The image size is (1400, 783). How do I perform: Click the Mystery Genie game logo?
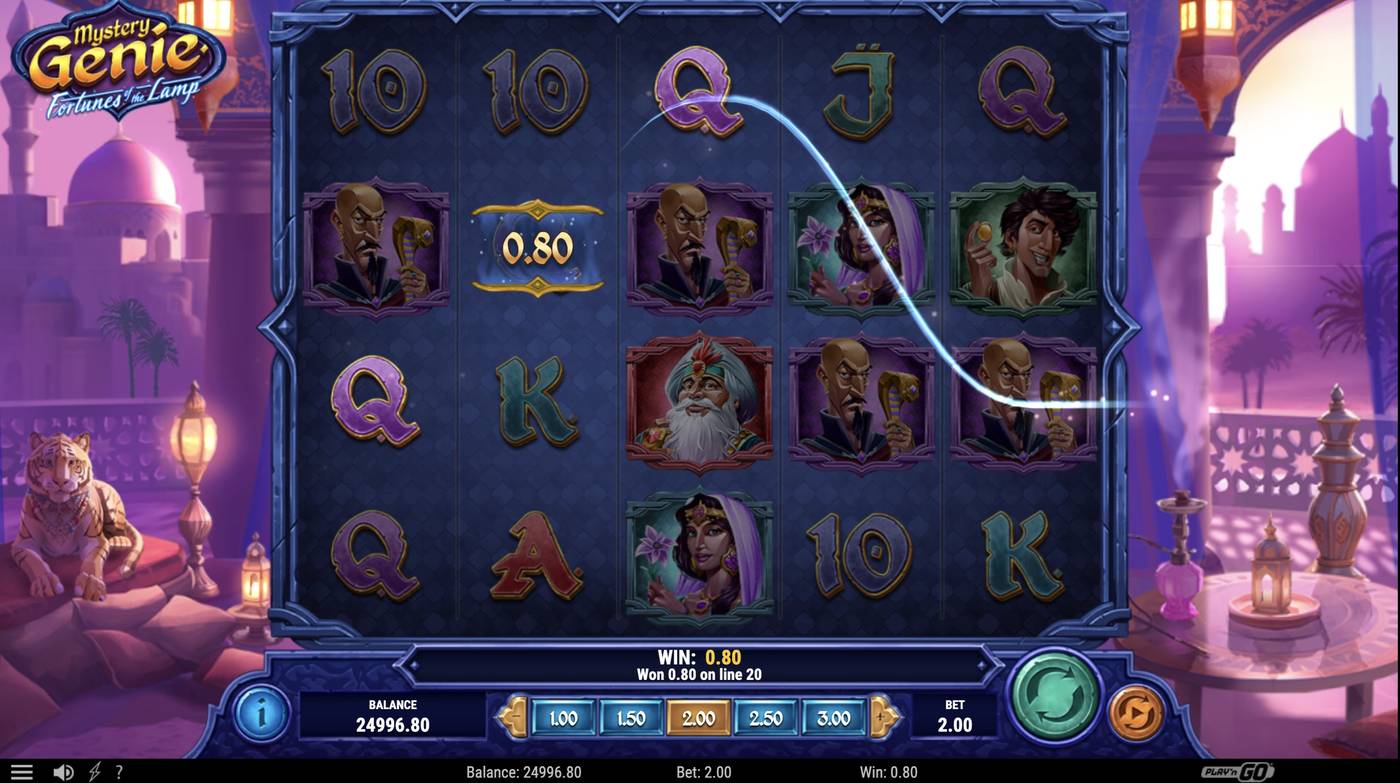click(x=113, y=60)
